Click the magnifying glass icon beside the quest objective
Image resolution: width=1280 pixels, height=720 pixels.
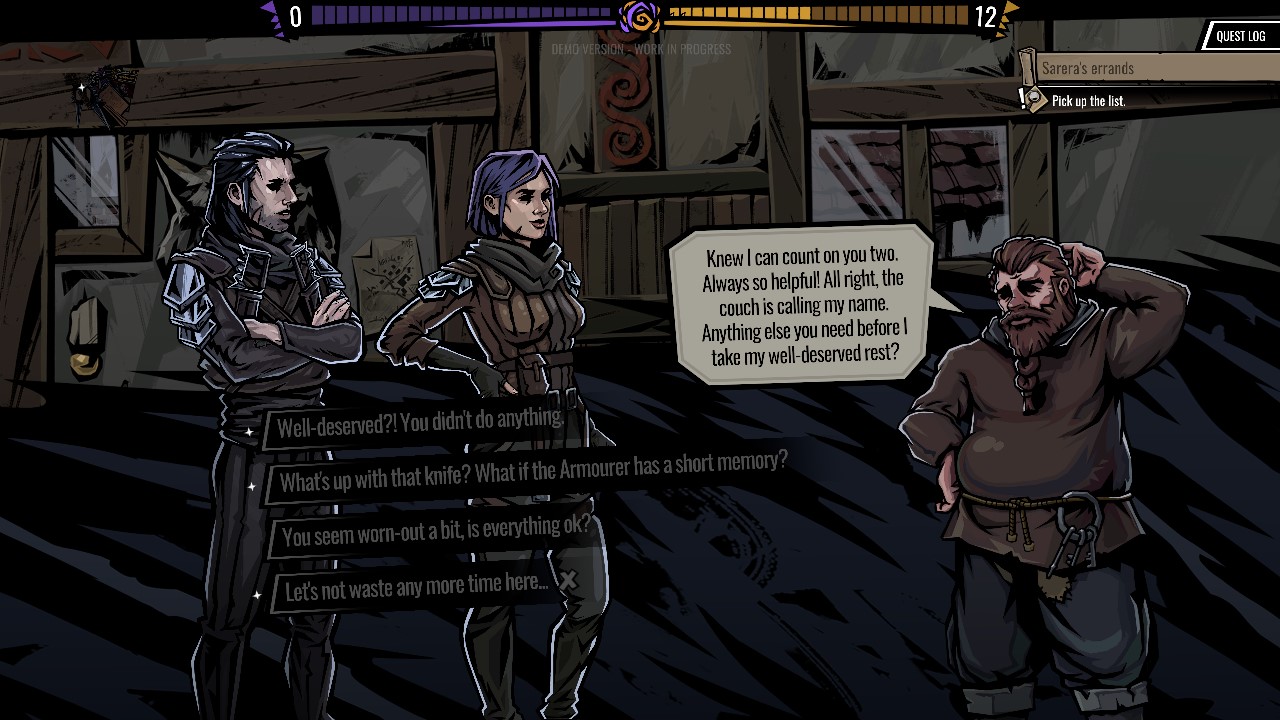[x=1034, y=99]
